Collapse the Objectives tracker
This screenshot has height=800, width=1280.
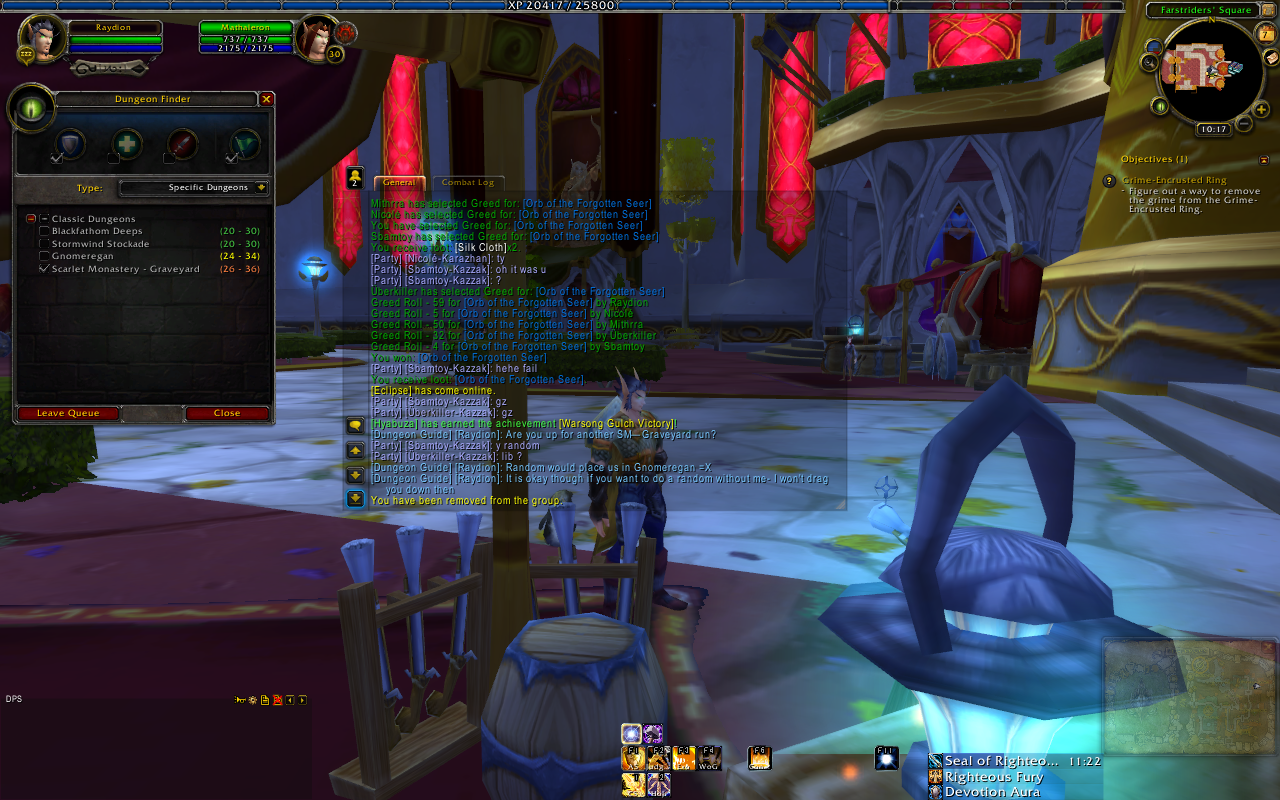1264,159
